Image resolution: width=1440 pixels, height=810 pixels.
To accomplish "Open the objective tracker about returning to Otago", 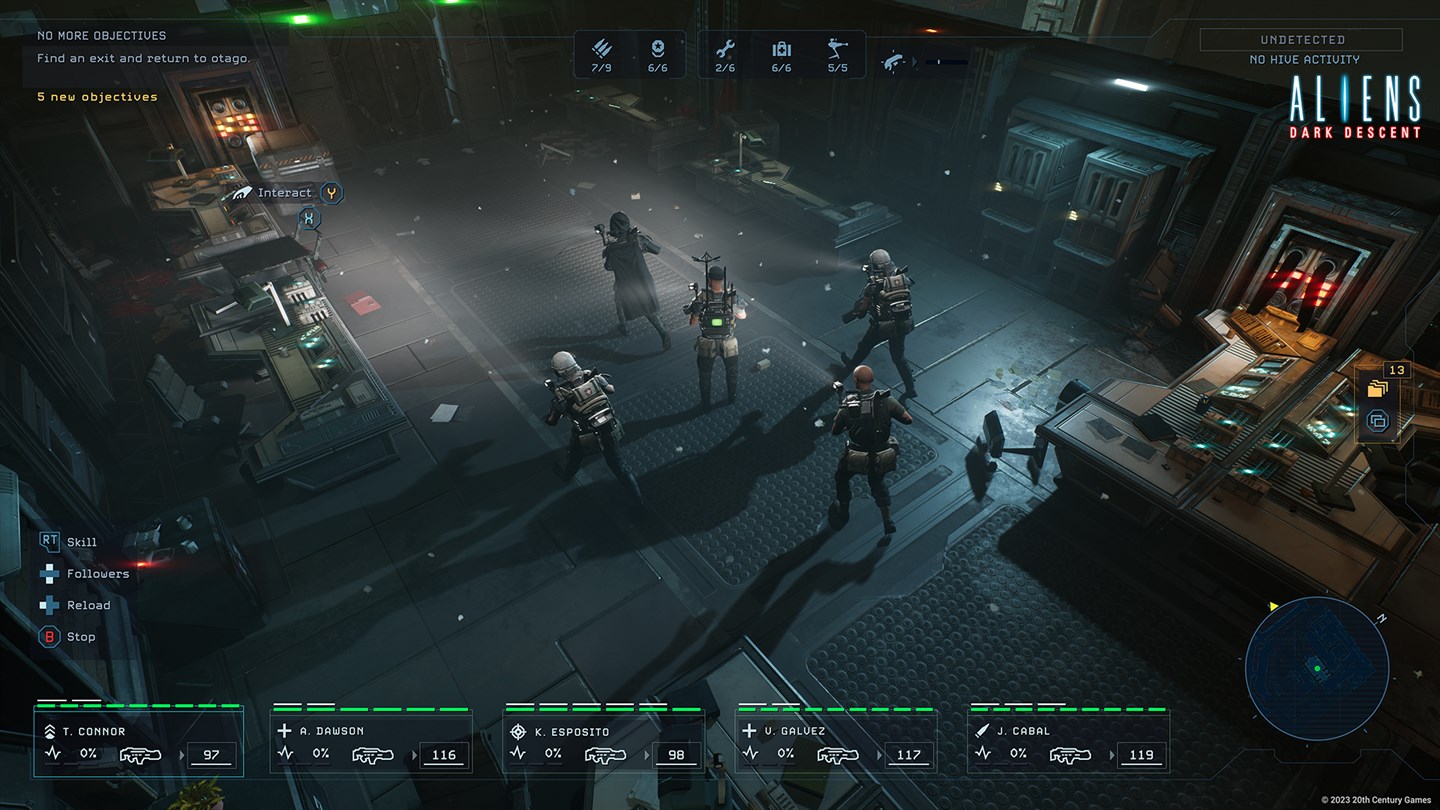I will point(143,58).
